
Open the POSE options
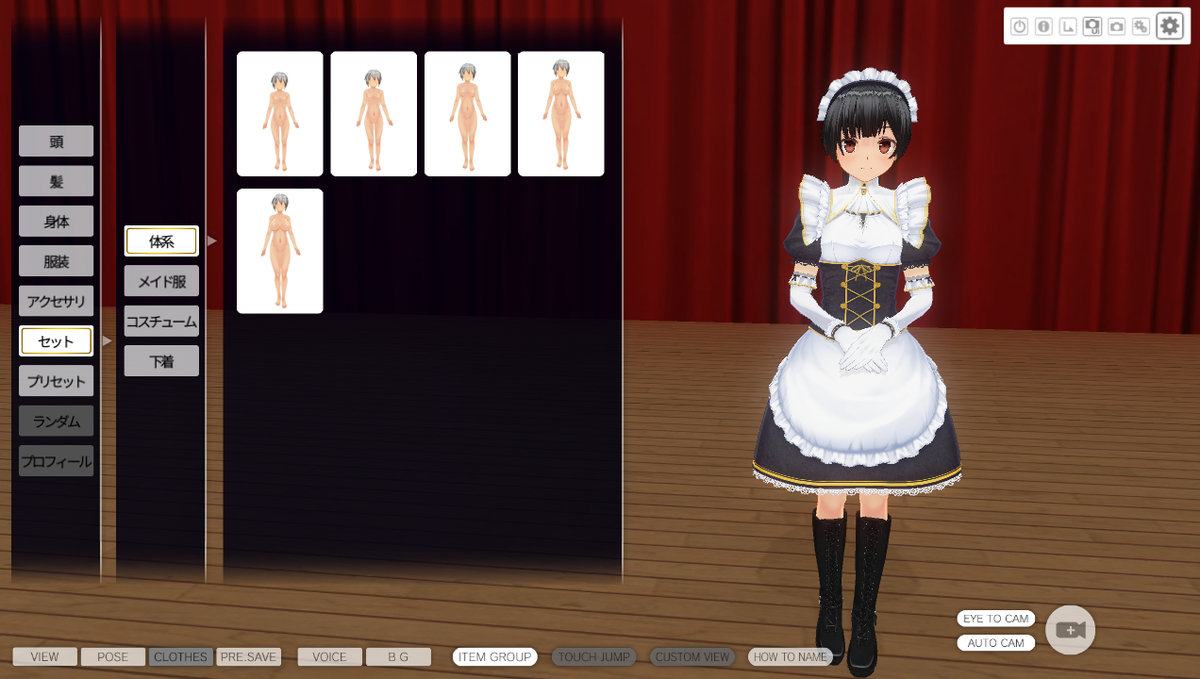(x=113, y=657)
